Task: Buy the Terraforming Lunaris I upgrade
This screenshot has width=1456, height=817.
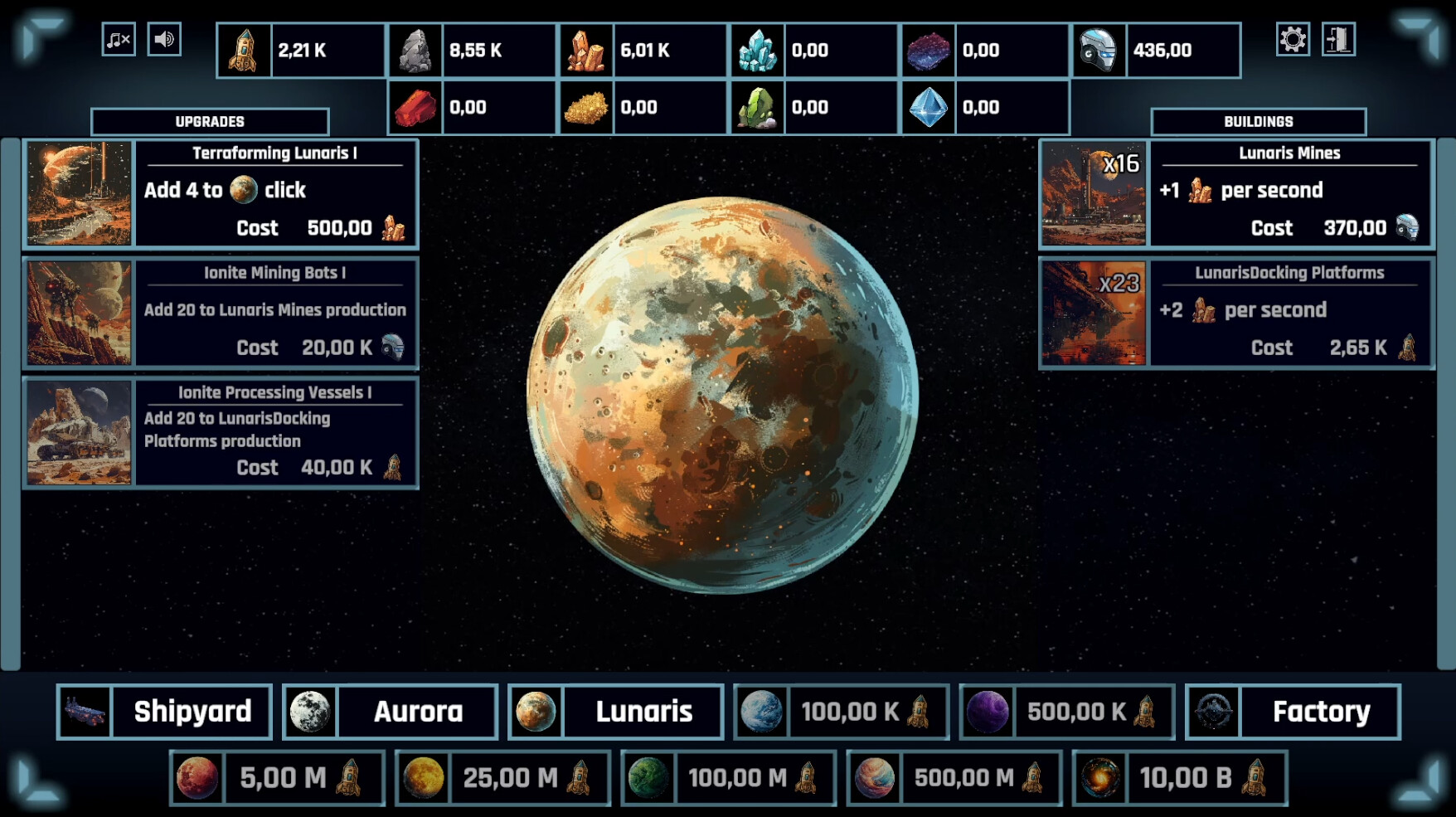Action: point(276,193)
